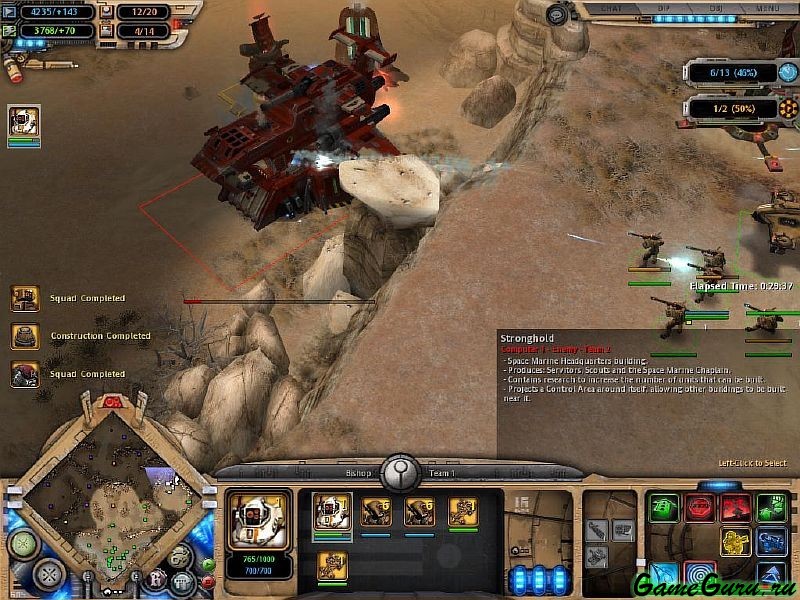Select the first white-armored squad in selection panel
800x600 pixels.
[332, 511]
